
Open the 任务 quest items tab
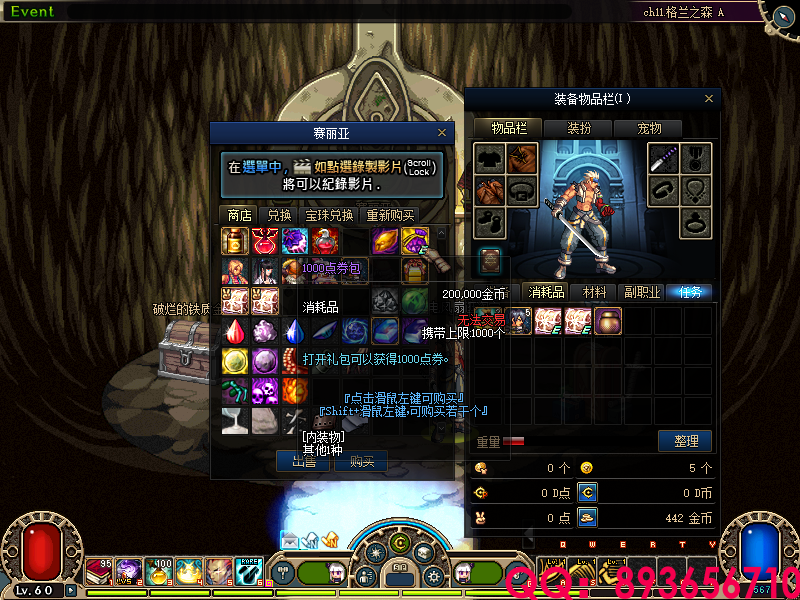click(690, 292)
